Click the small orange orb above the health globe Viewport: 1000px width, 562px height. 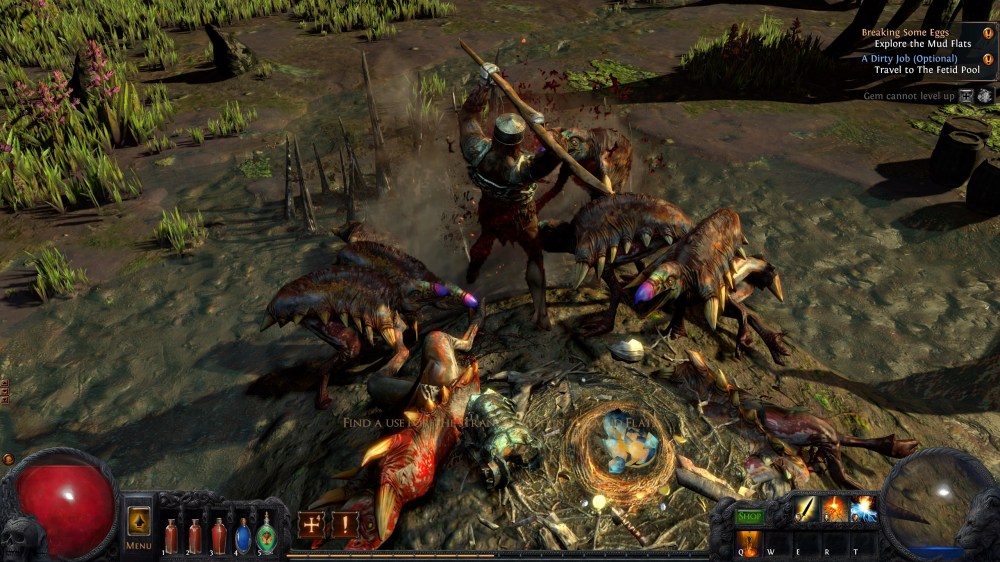pyautogui.click(x=9, y=459)
